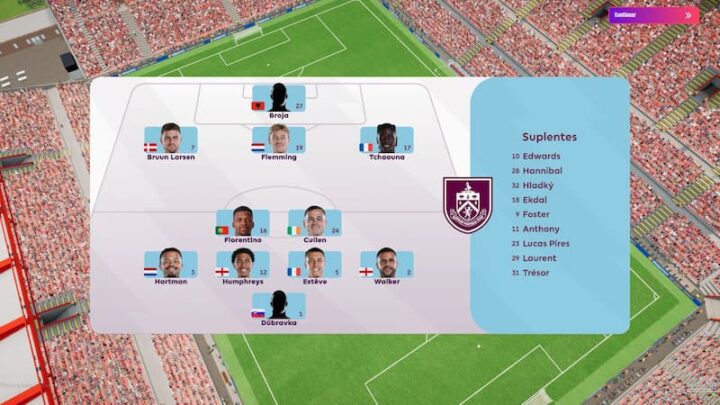Select substitute Foster in the list

click(x=536, y=214)
